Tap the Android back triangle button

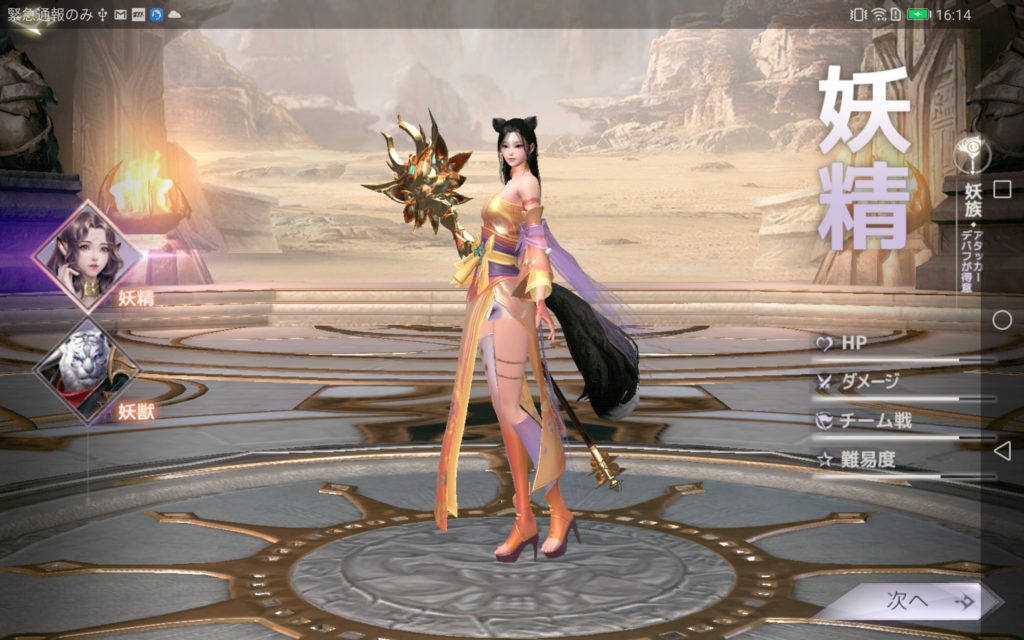click(1001, 451)
